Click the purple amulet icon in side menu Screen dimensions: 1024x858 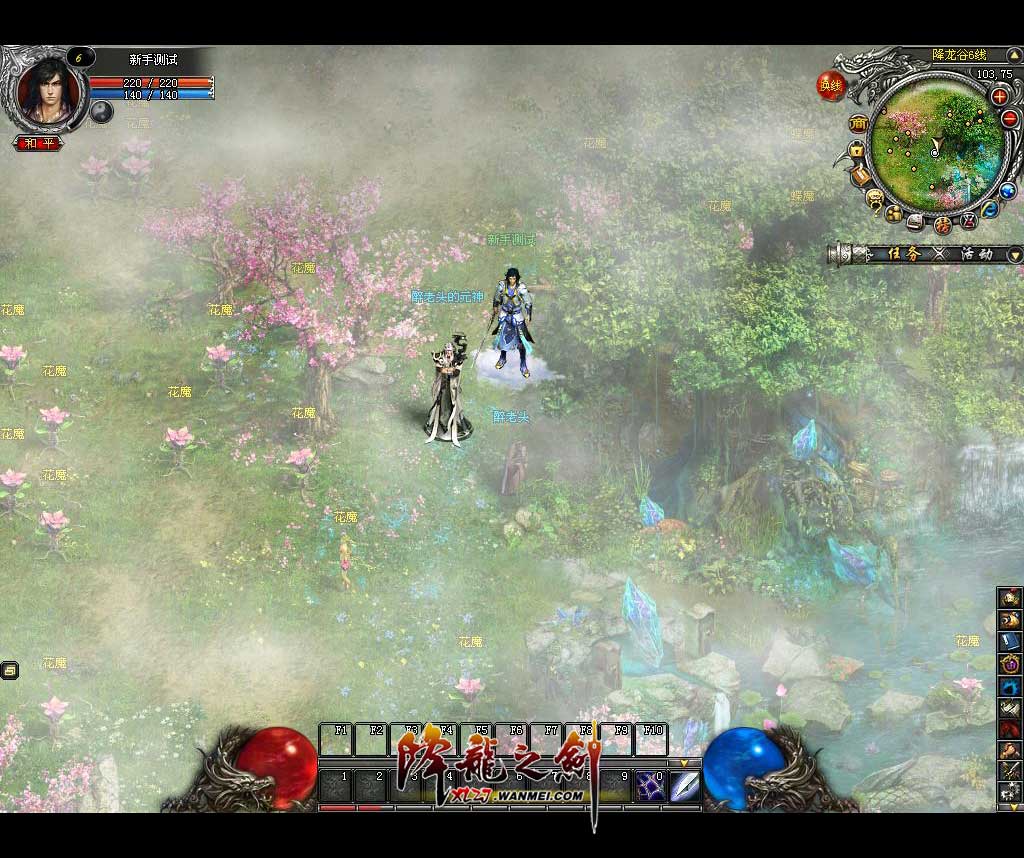click(x=1010, y=663)
